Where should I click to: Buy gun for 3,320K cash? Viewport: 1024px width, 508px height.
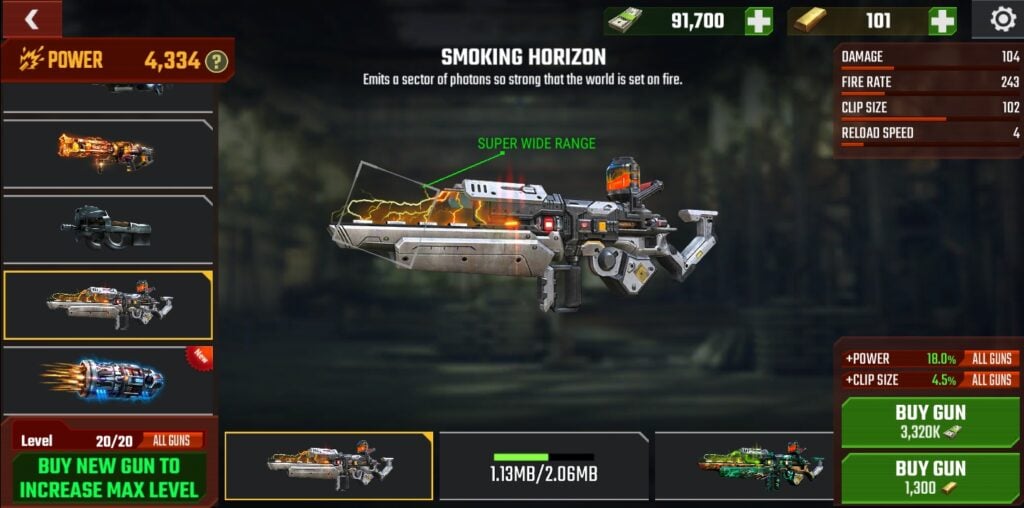[x=930, y=422]
